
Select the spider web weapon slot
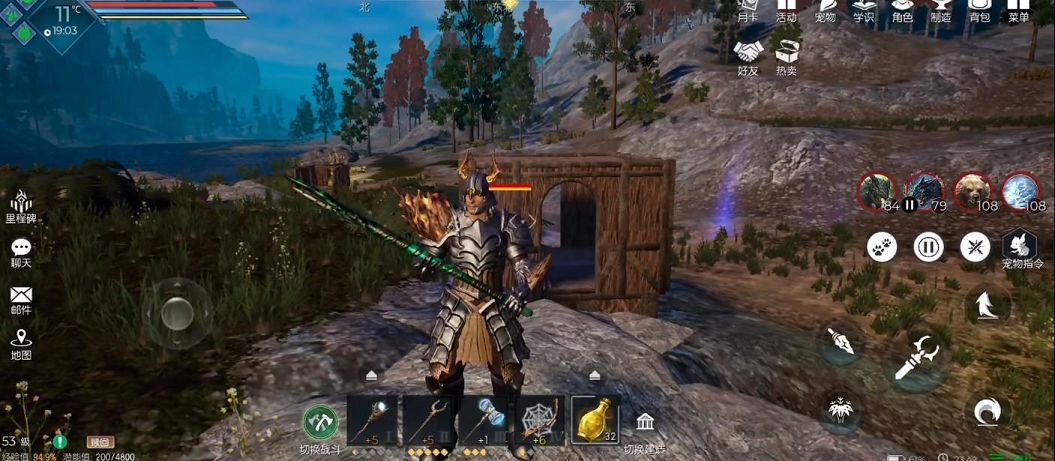pyautogui.click(x=540, y=419)
